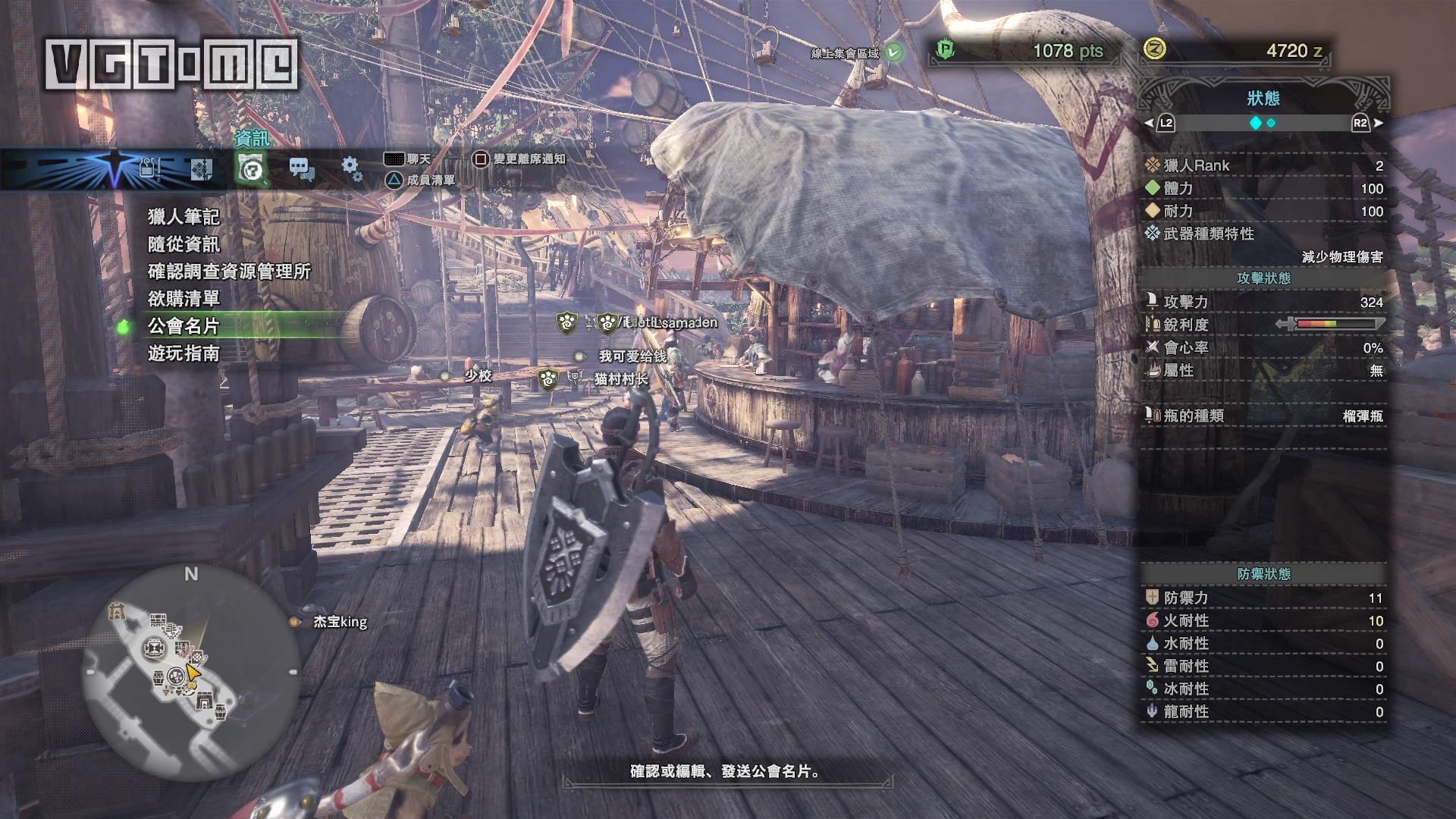Open the 獵人筆記 (Hunter's Notes) entry
1456x819 pixels.
click(184, 217)
